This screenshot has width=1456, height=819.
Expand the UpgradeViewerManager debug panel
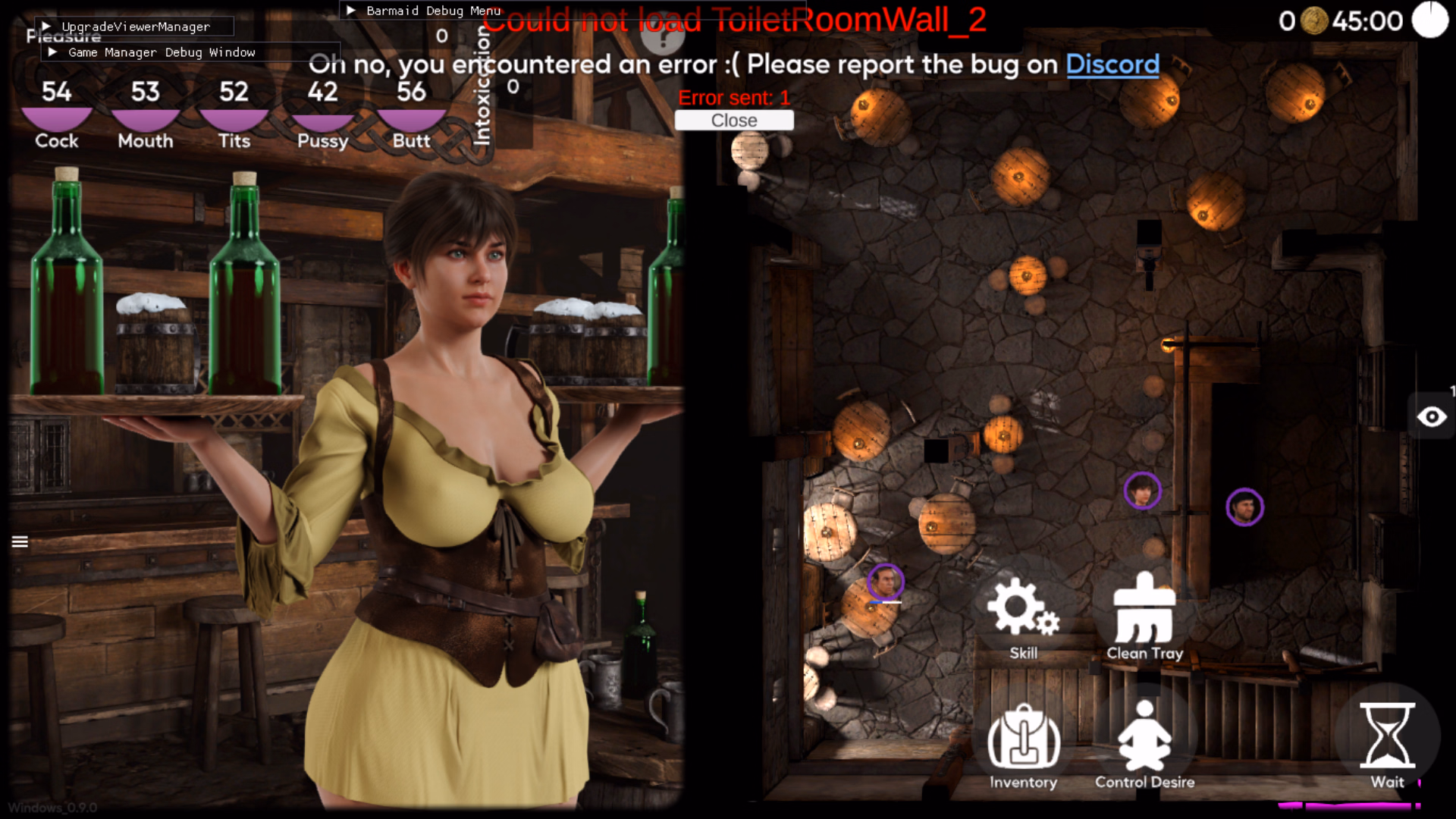coord(47,27)
